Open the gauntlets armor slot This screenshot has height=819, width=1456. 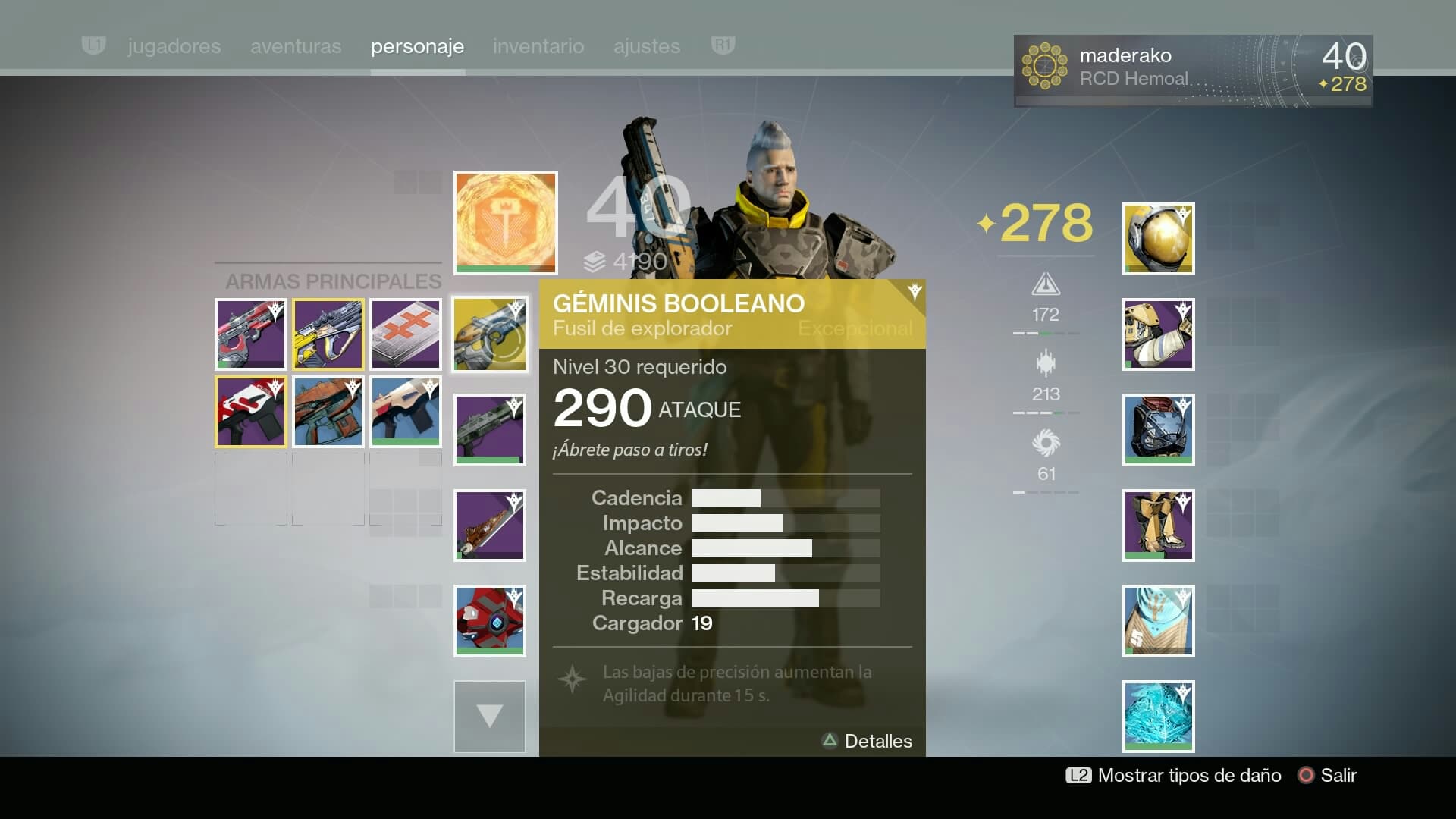(1158, 334)
